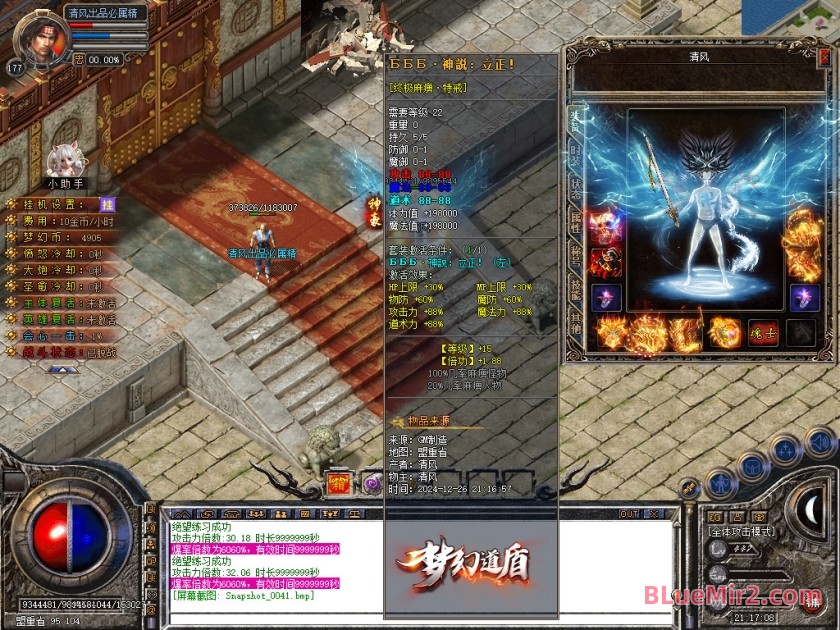Click the 挂 auto-hunt settings button
The width and height of the screenshot is (840, 630).
[x=108, y=203]
